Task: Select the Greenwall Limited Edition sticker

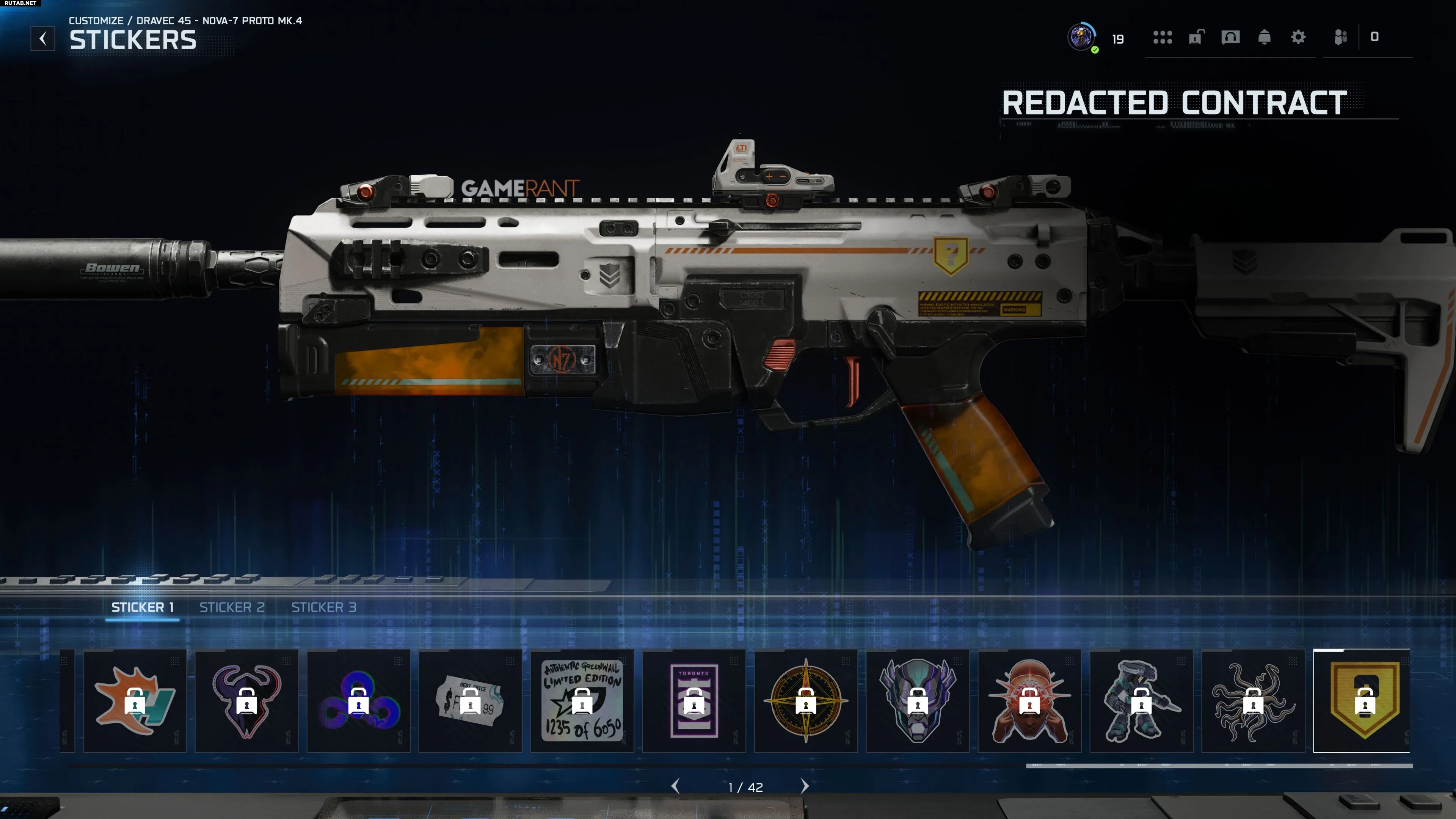Action: click(582, 701)
